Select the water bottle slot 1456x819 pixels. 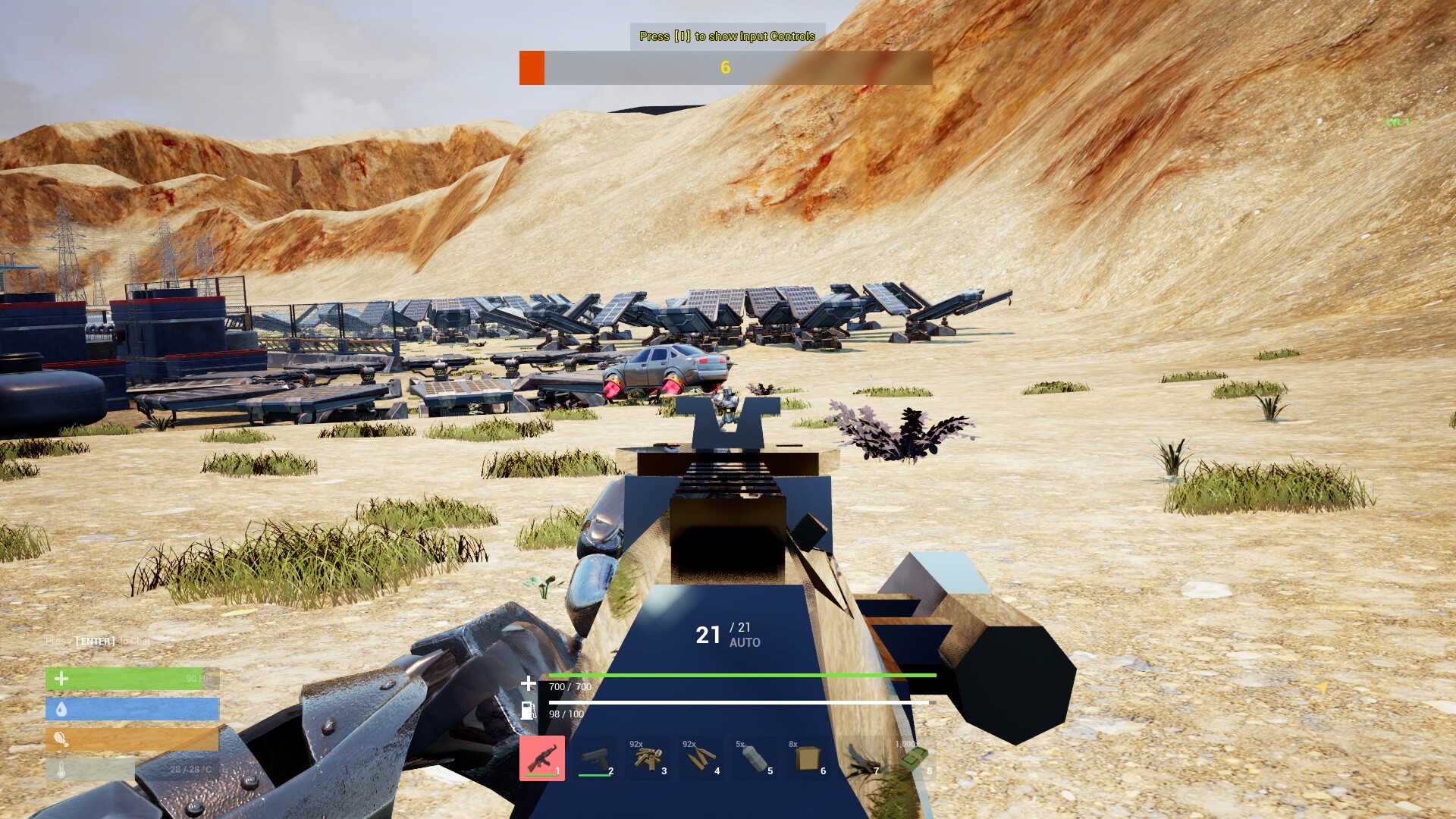point(755,758)
